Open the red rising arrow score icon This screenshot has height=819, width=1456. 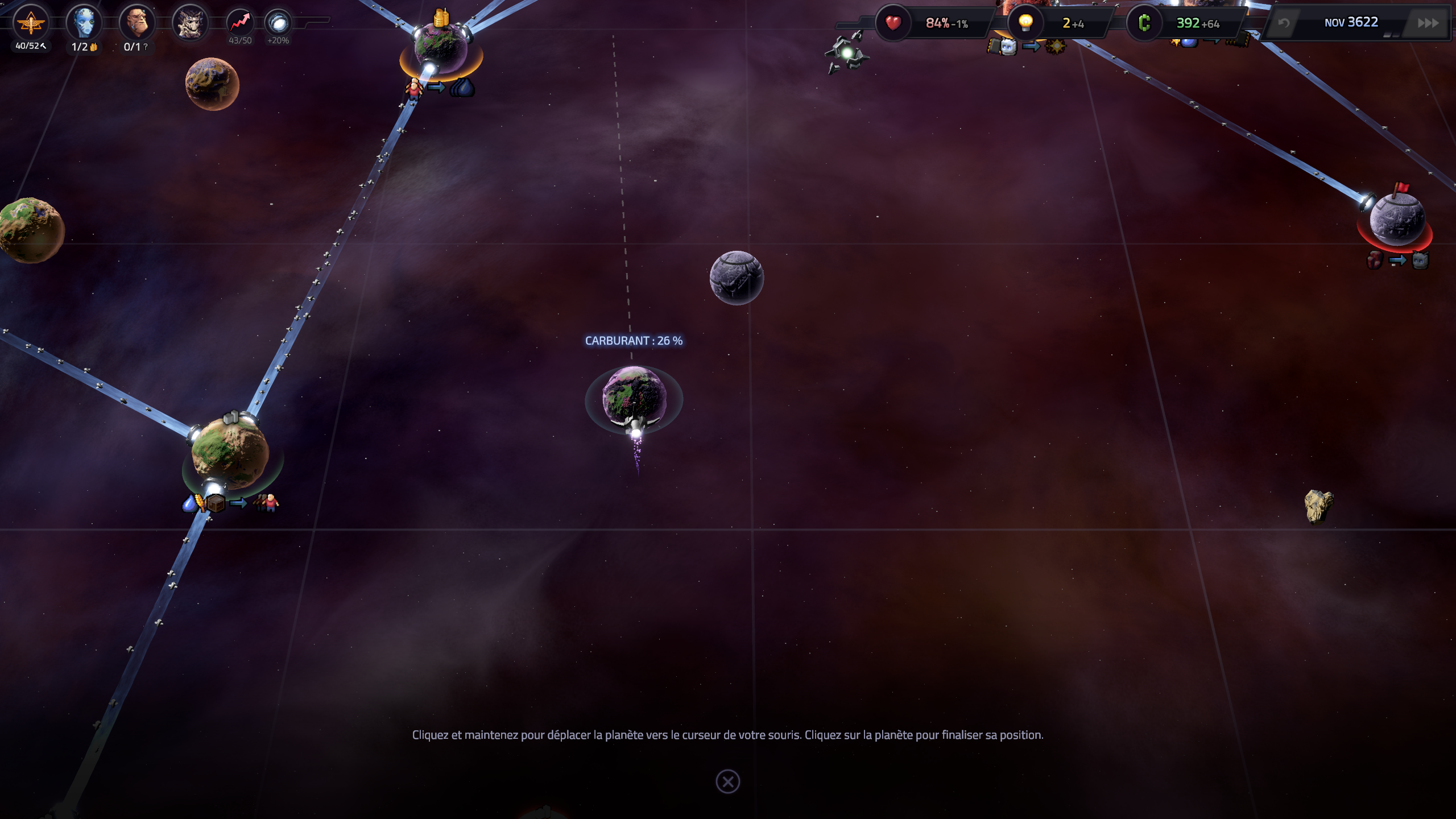(x=240, y=23)
